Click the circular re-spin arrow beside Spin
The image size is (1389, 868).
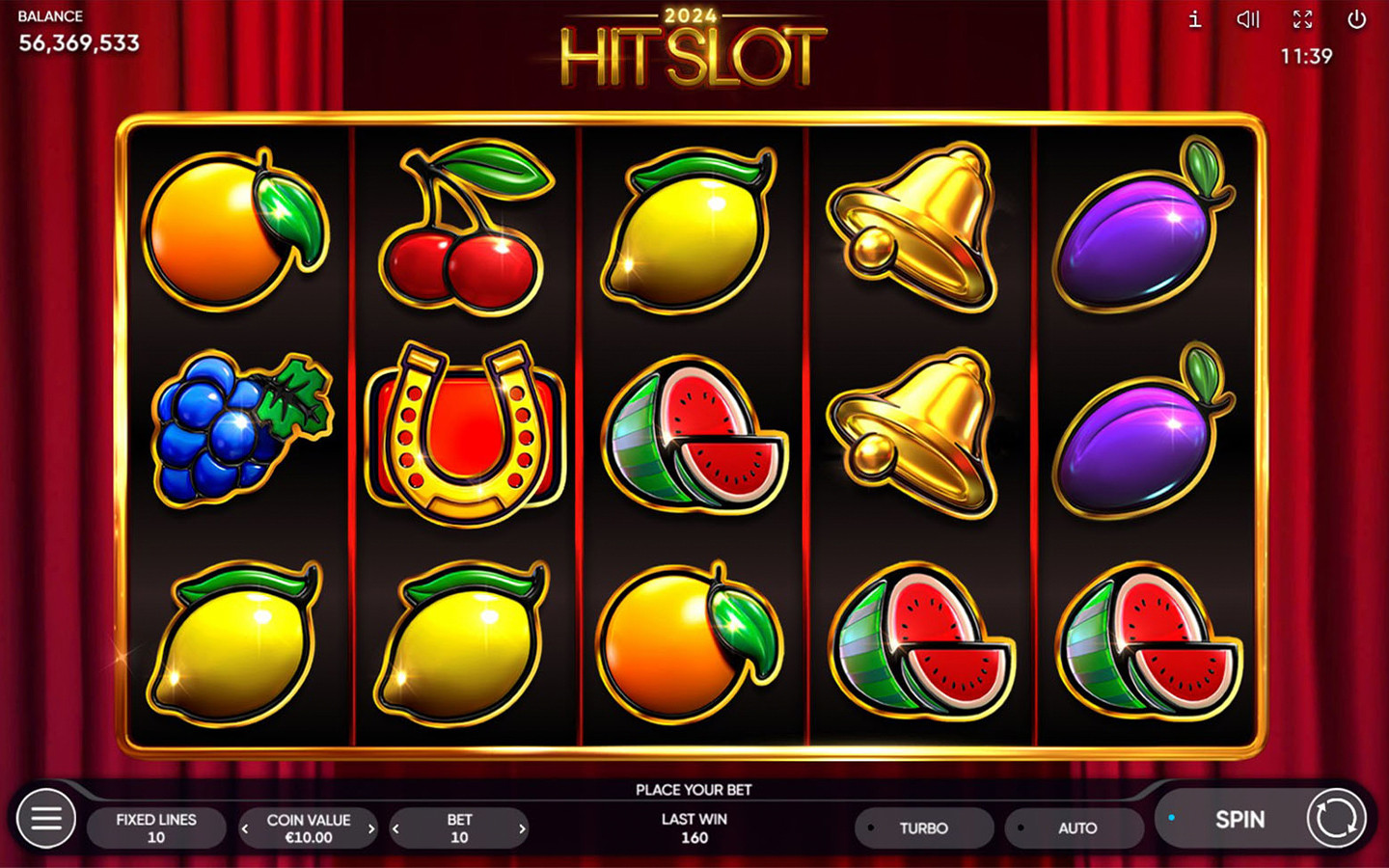coord(1337,819)
